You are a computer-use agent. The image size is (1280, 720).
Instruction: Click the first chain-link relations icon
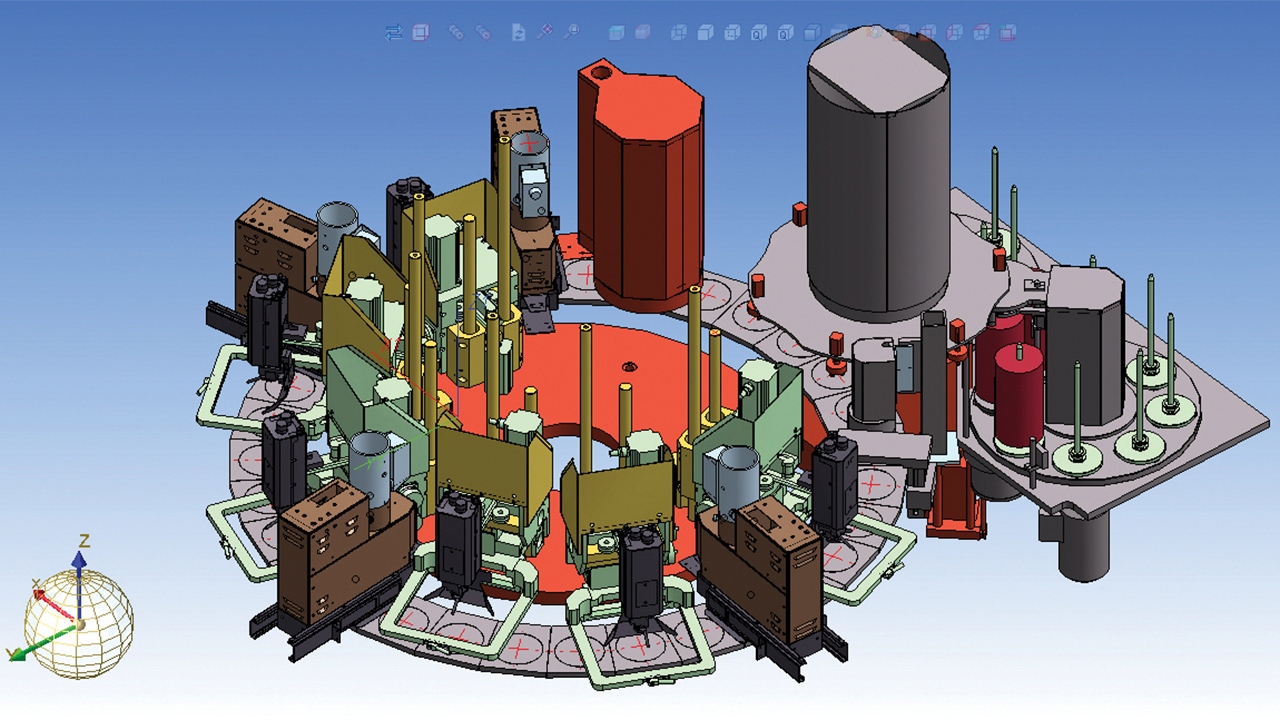click(455, 31)
